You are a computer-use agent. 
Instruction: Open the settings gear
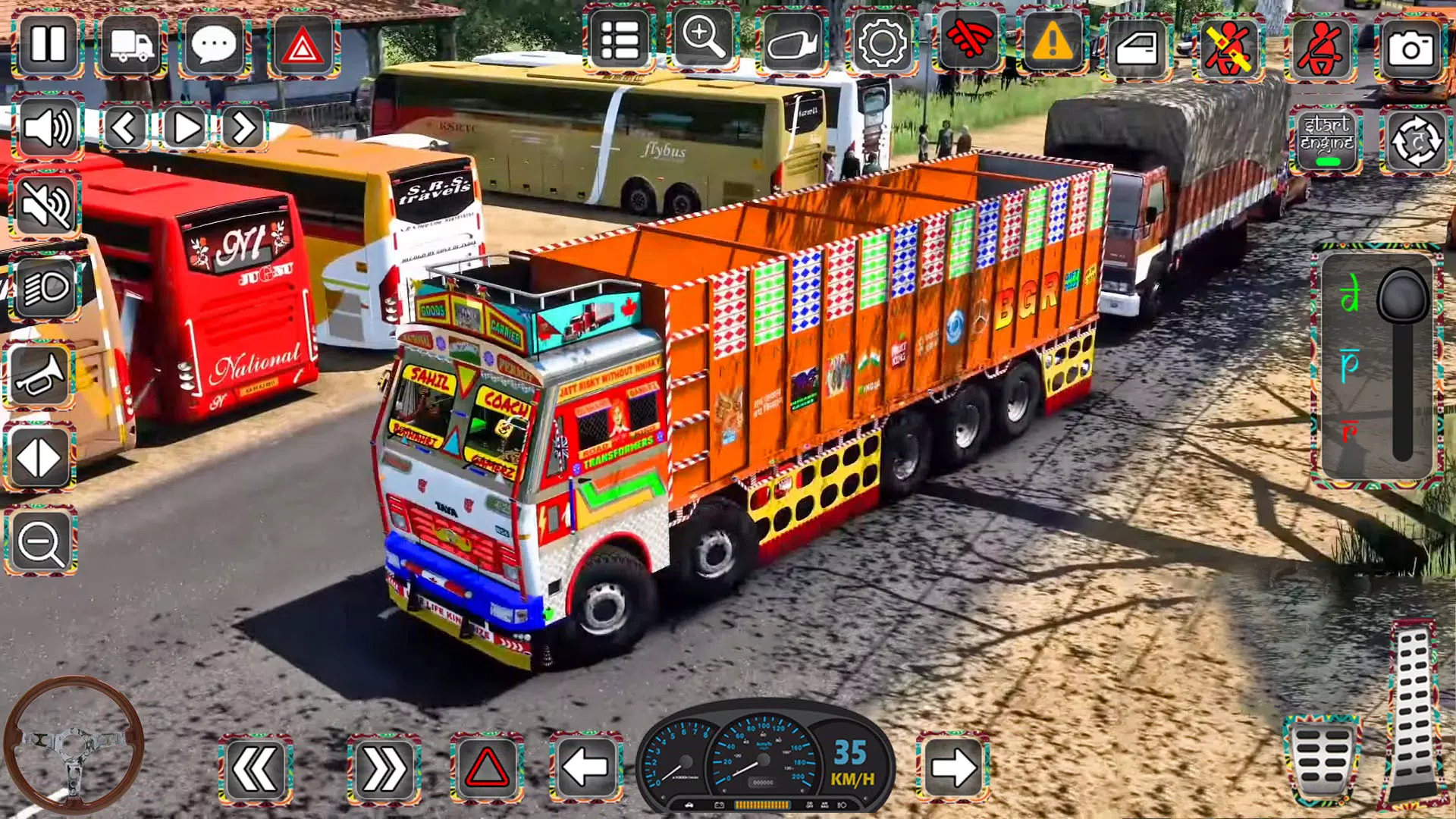pyautogui.click(x=885, y=43)
